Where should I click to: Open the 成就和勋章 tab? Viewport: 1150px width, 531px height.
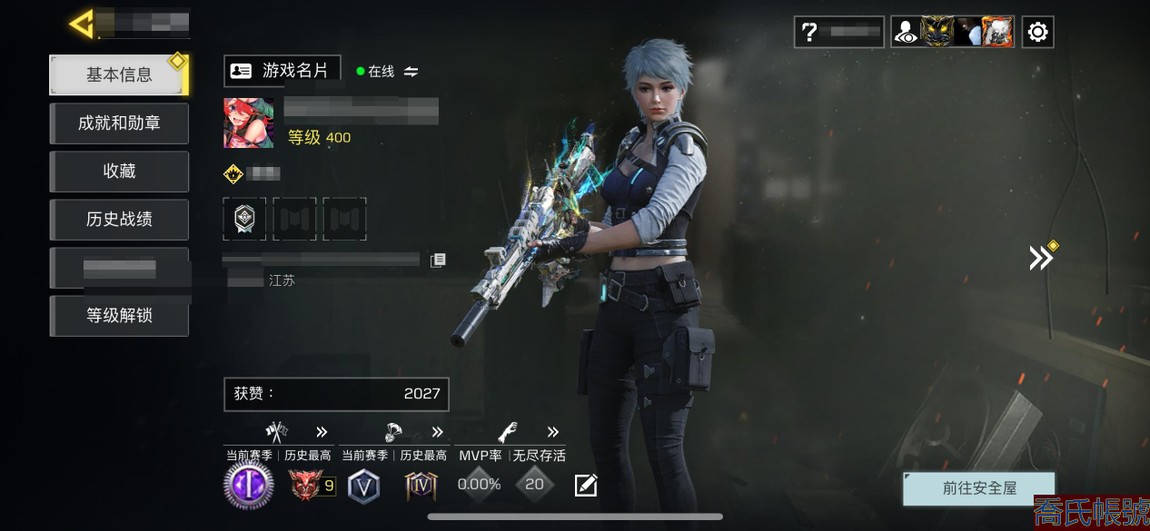[x=119, y=123]
